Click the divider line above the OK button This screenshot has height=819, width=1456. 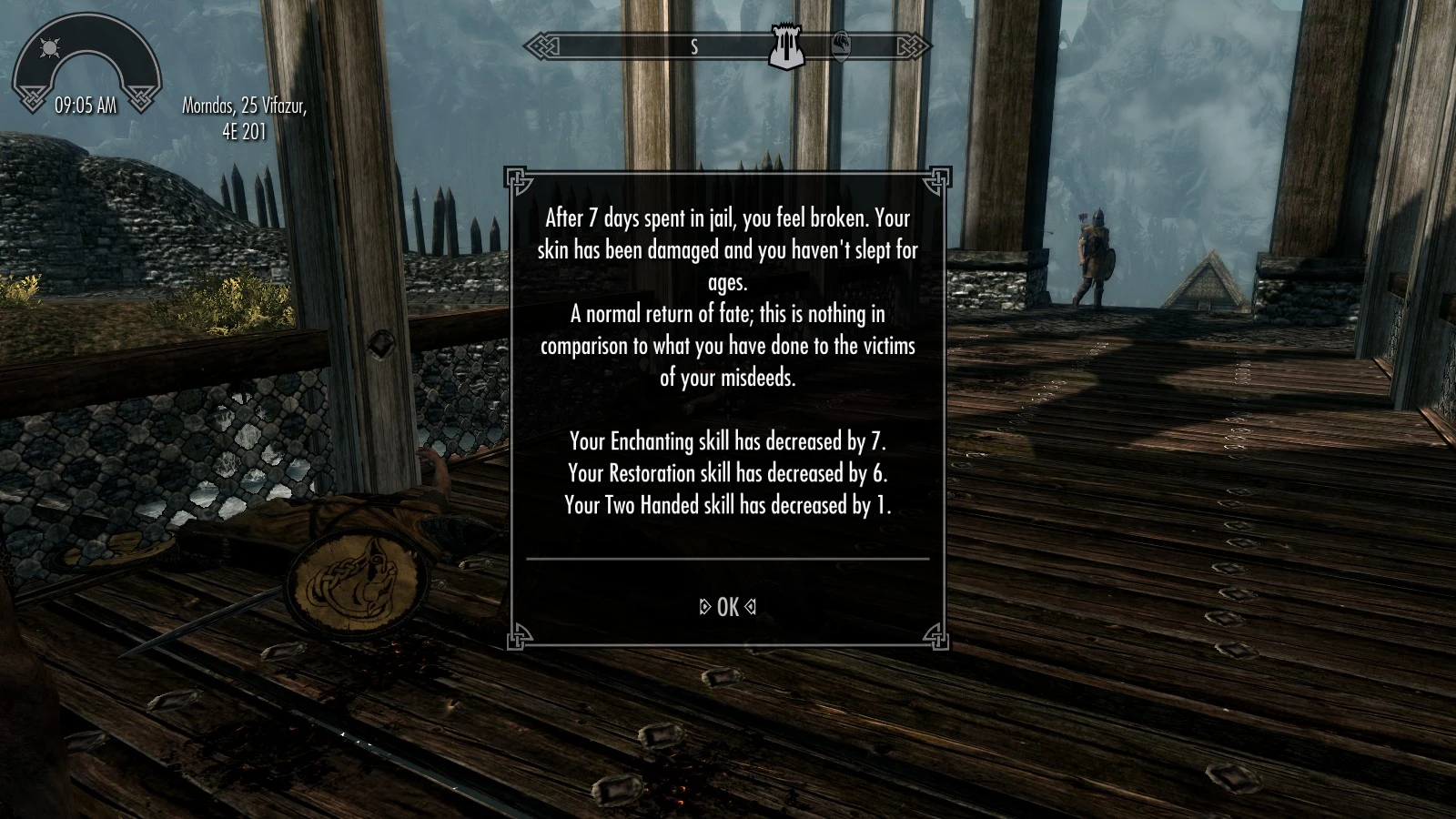(x=728, y=560)
